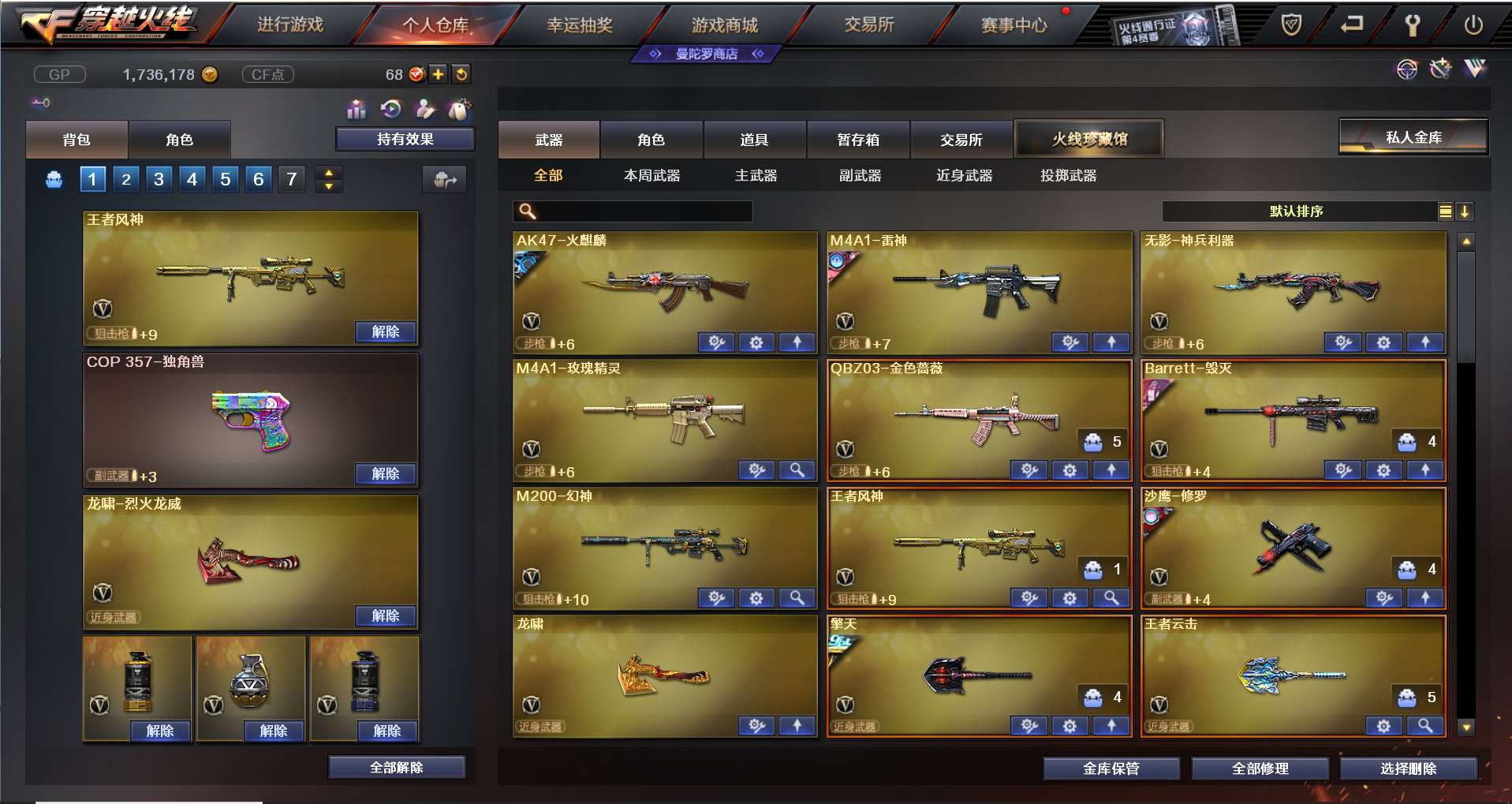Click the 全部解除 button
Image resolution: width=1512 pixels, height=804 pixels.
396,766
